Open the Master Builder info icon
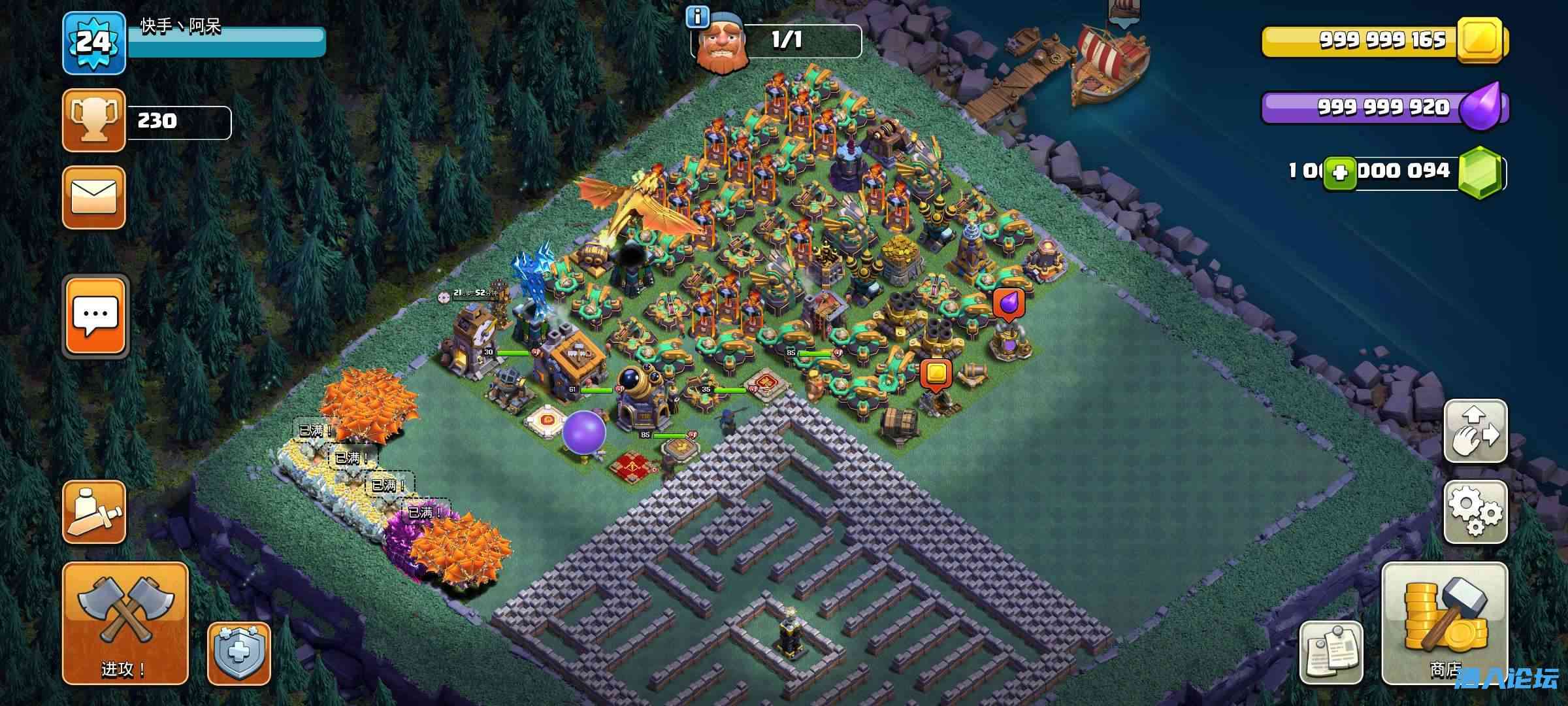The image size is (1568, 706). tap(697, 18)
